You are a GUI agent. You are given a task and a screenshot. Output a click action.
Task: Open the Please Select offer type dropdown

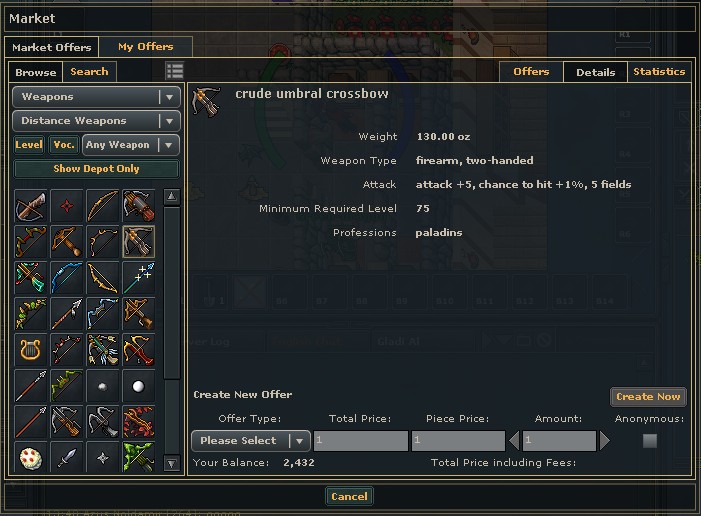(250, 441)
